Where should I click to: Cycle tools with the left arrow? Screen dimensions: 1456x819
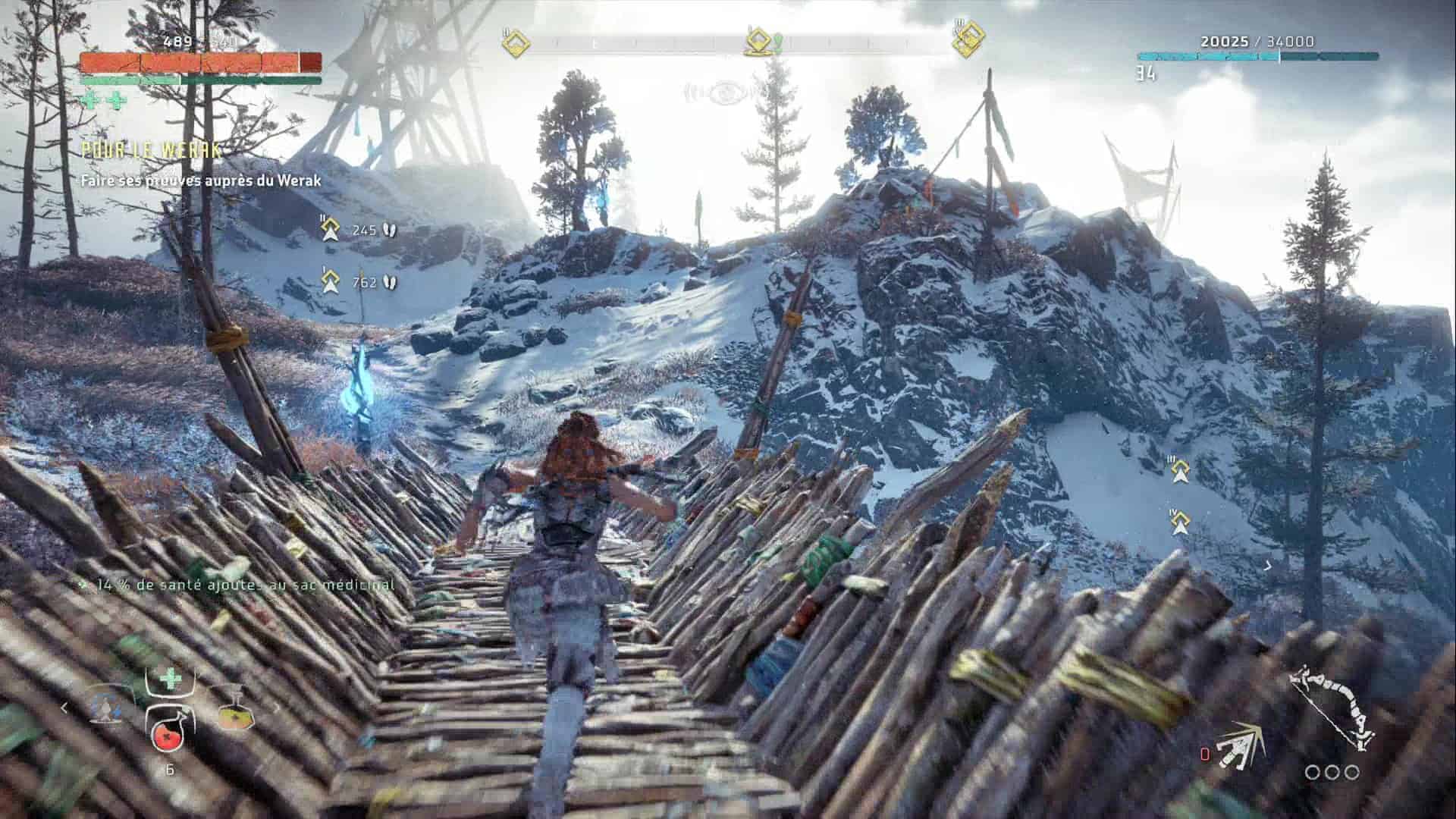64,708
